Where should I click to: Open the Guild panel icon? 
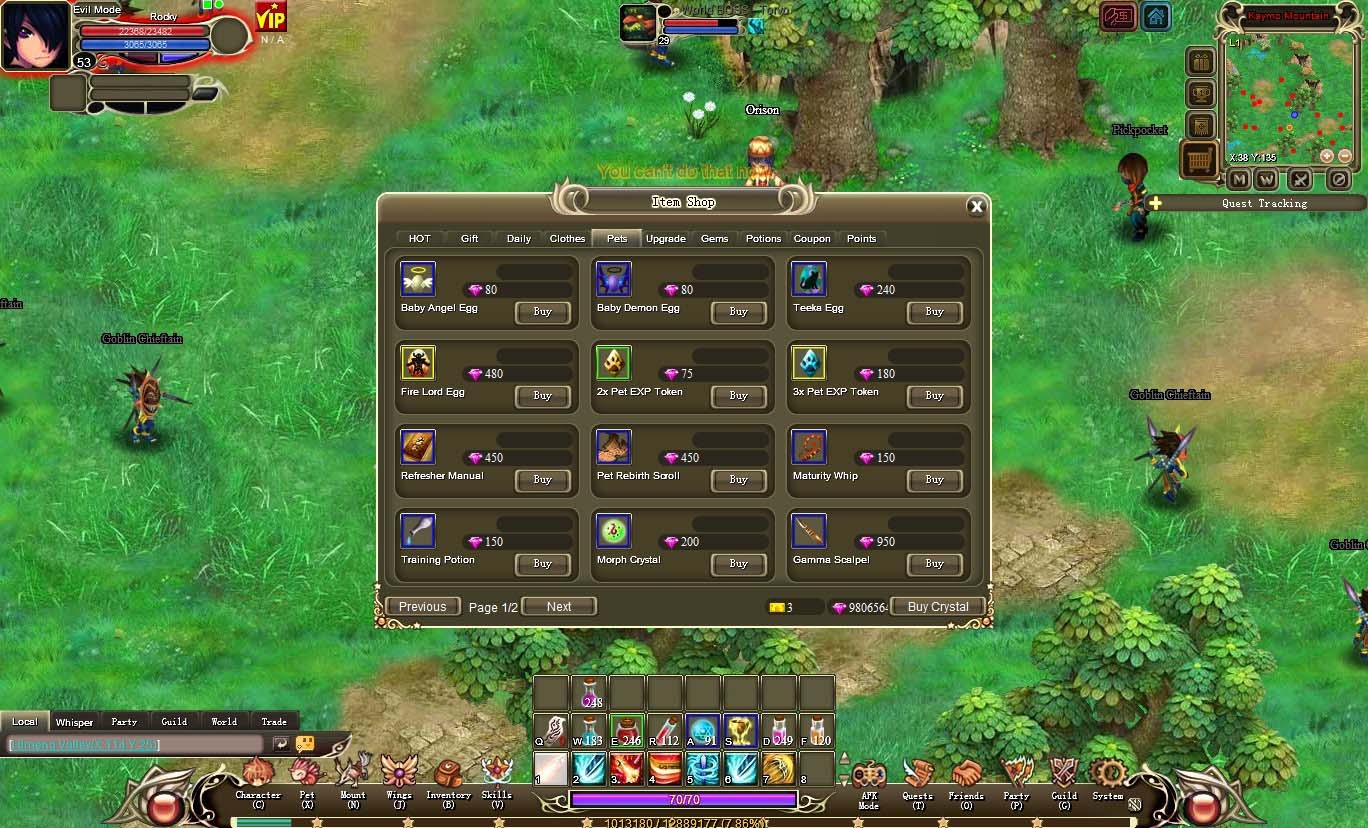click(x=1063, y=774)
